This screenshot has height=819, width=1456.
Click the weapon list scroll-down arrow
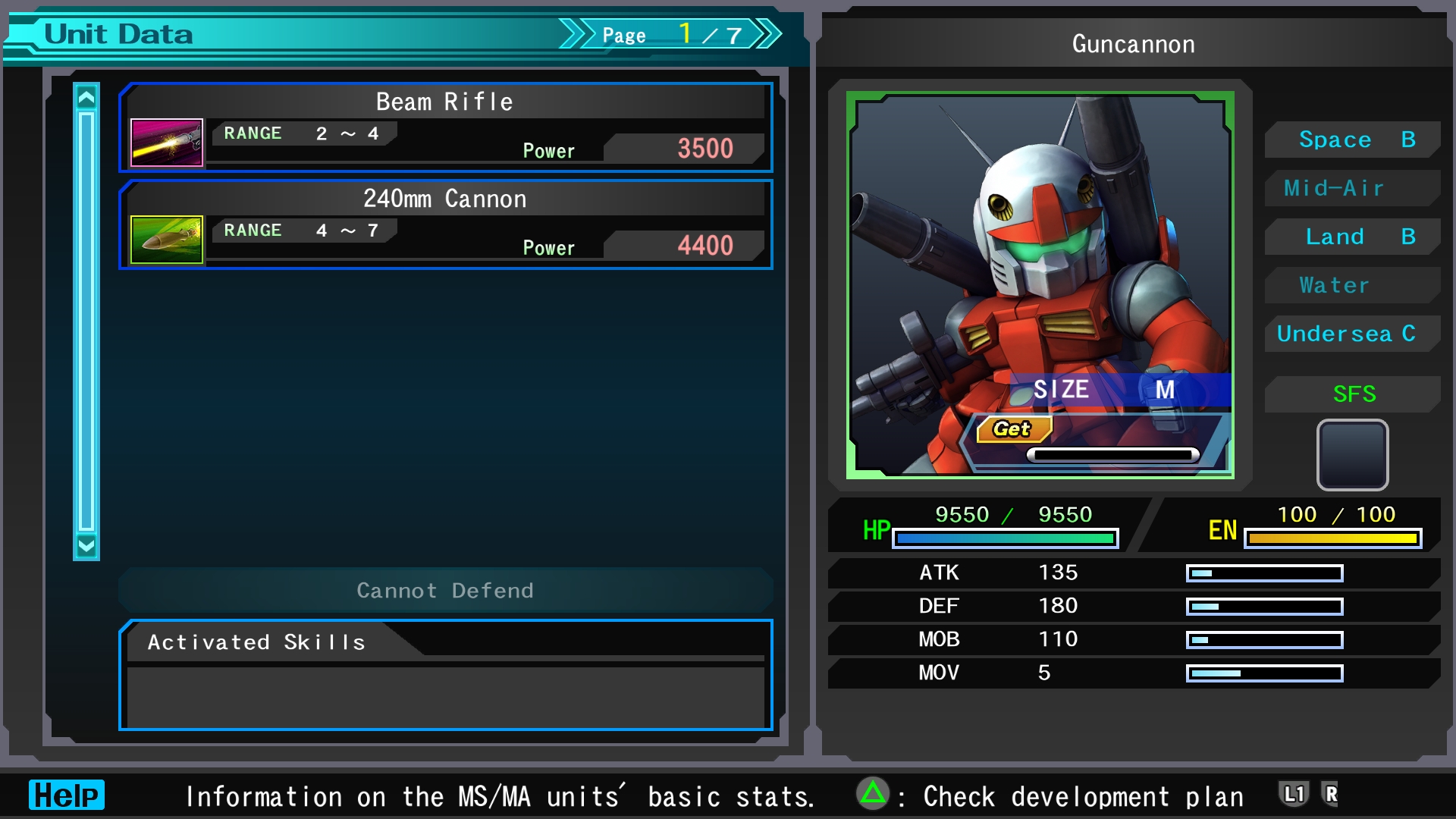pos(86,545)
